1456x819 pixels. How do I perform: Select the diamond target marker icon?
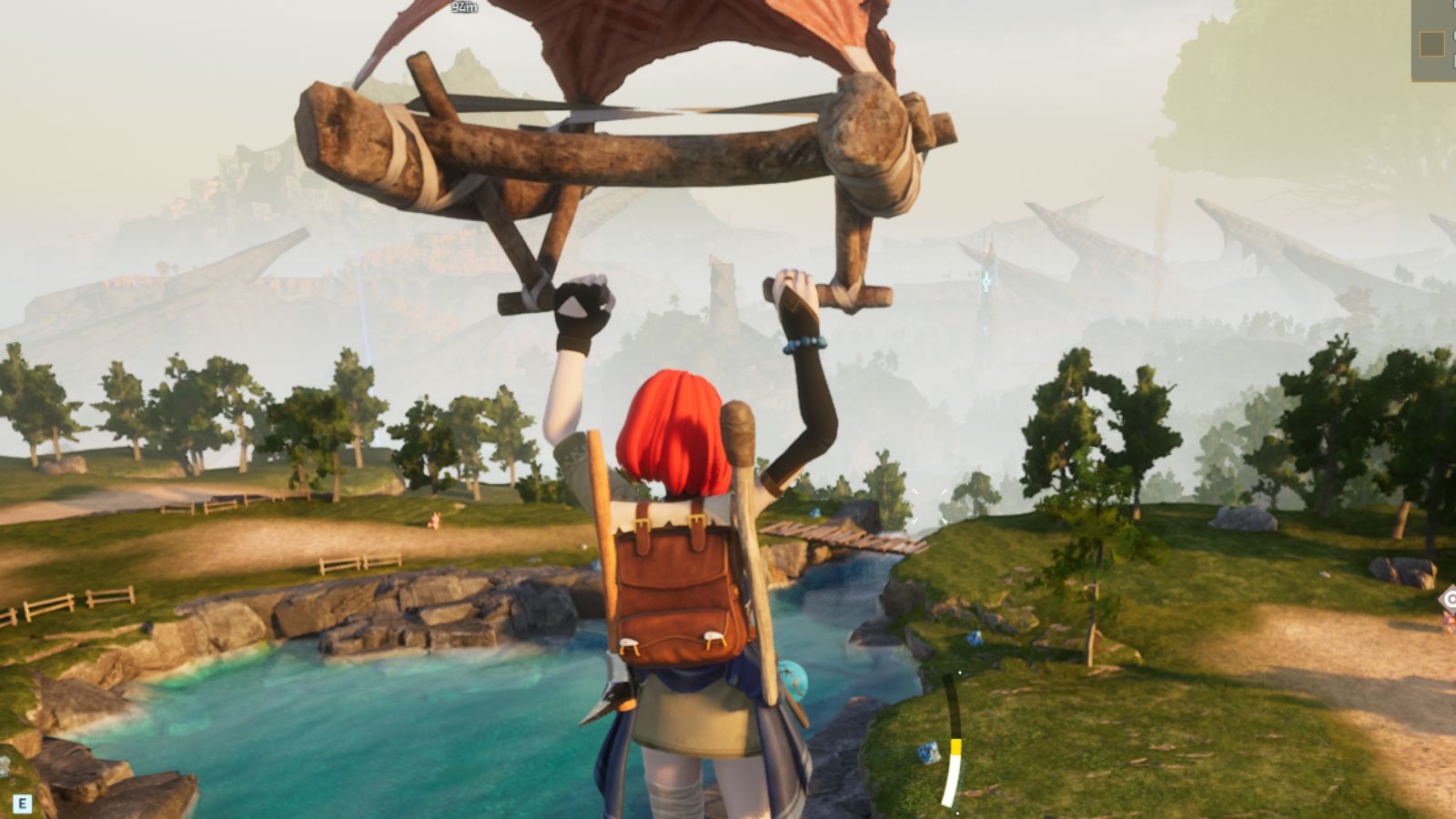1449,600
